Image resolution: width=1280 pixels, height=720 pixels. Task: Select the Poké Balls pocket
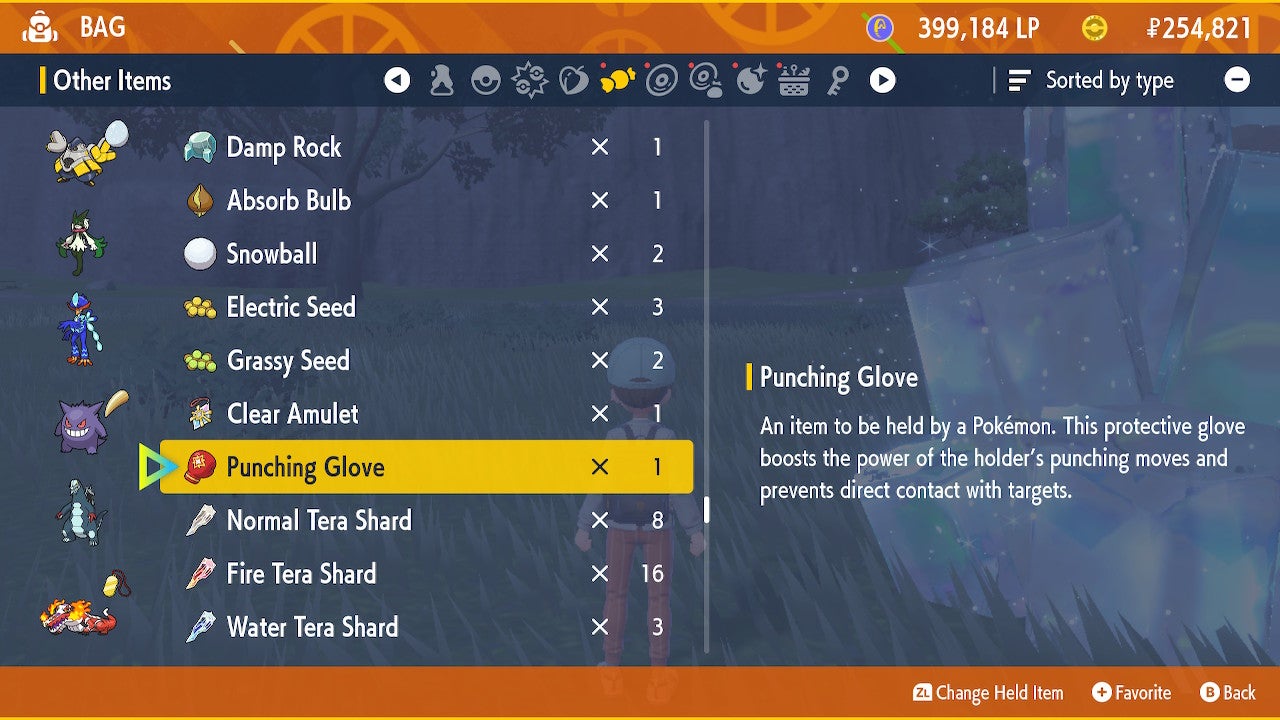point(485,80)
